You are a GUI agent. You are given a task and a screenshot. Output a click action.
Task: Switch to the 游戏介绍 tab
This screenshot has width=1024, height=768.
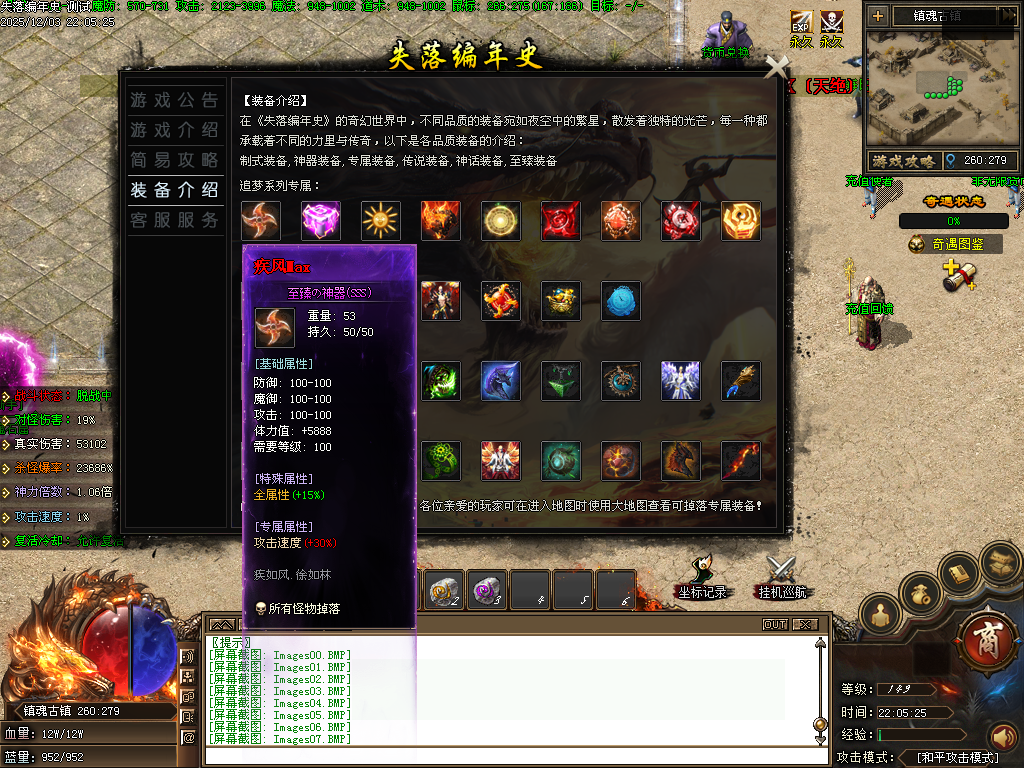point(174,130)
